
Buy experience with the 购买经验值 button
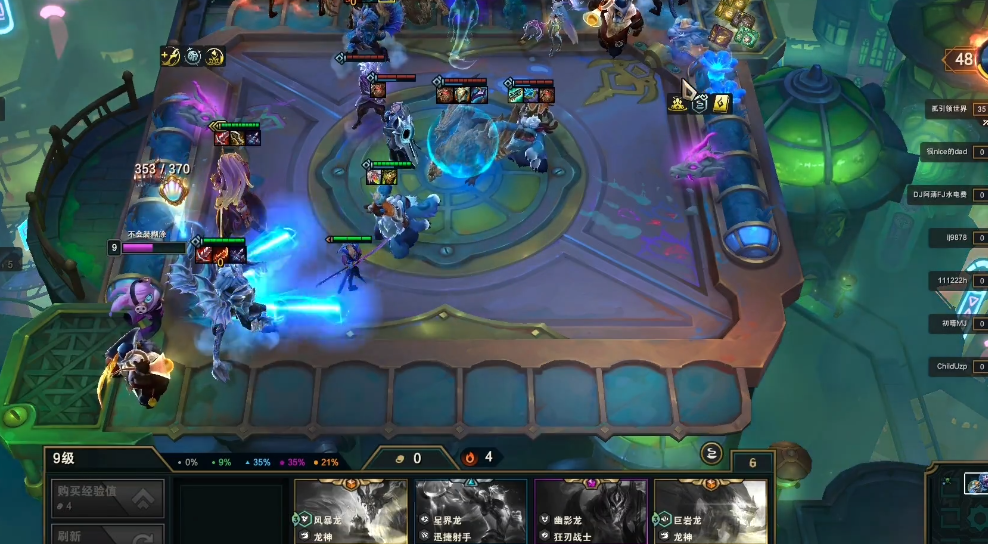(107, 496)
